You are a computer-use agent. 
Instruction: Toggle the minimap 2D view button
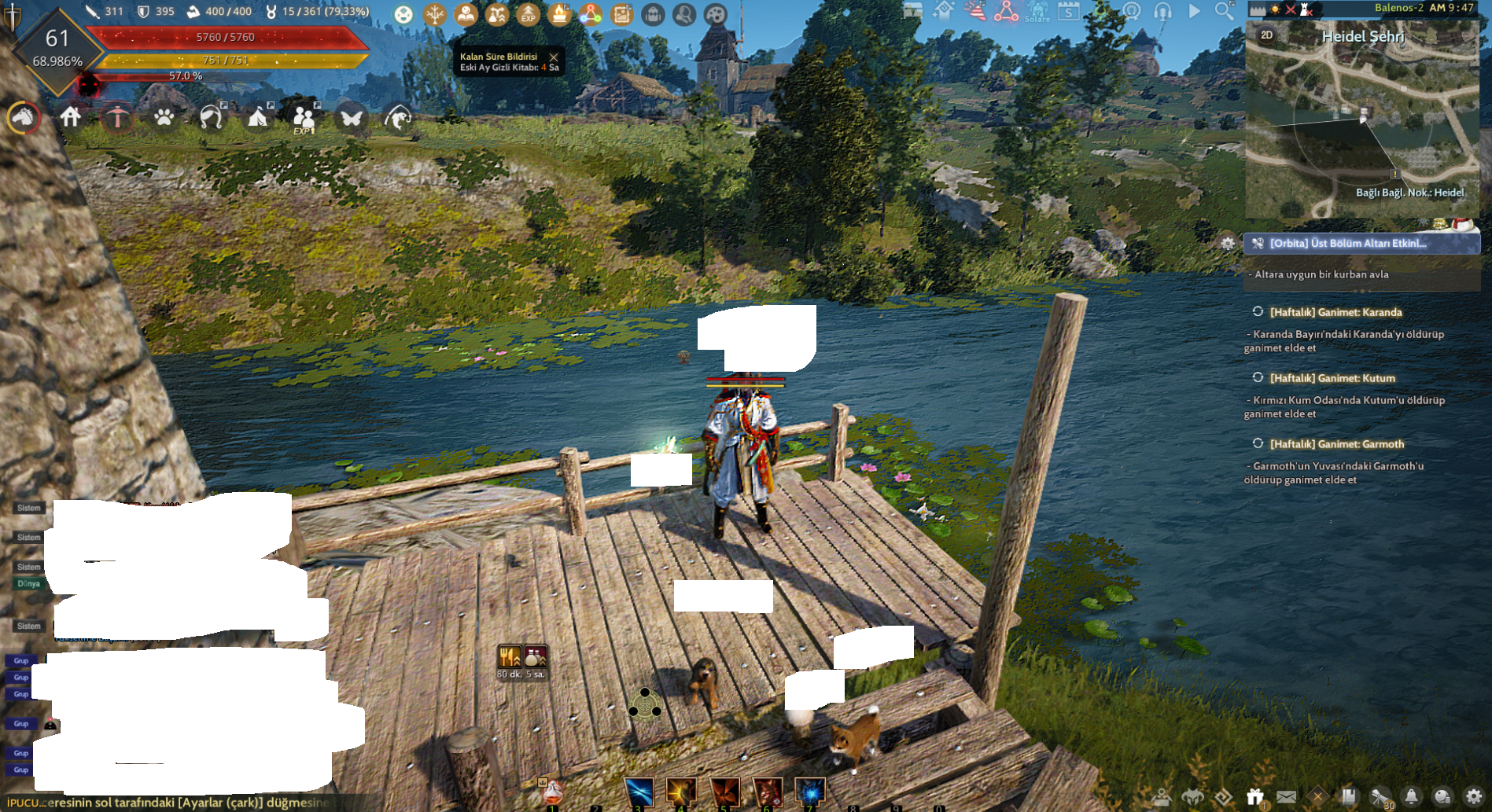click(1266, 35)
